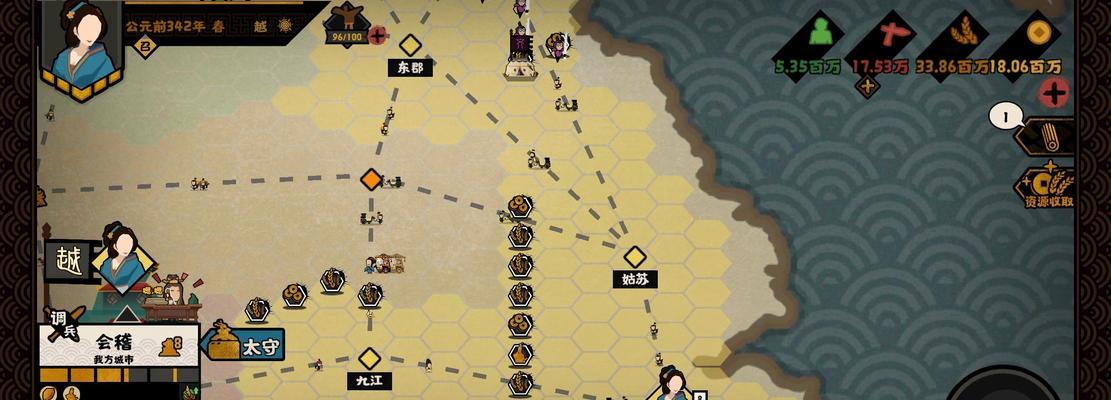Image resolution: width=1111 pixels, height=400 pixels.
Task: Click the red plus beside the 96/100 counter
Action: coord(377,36)
